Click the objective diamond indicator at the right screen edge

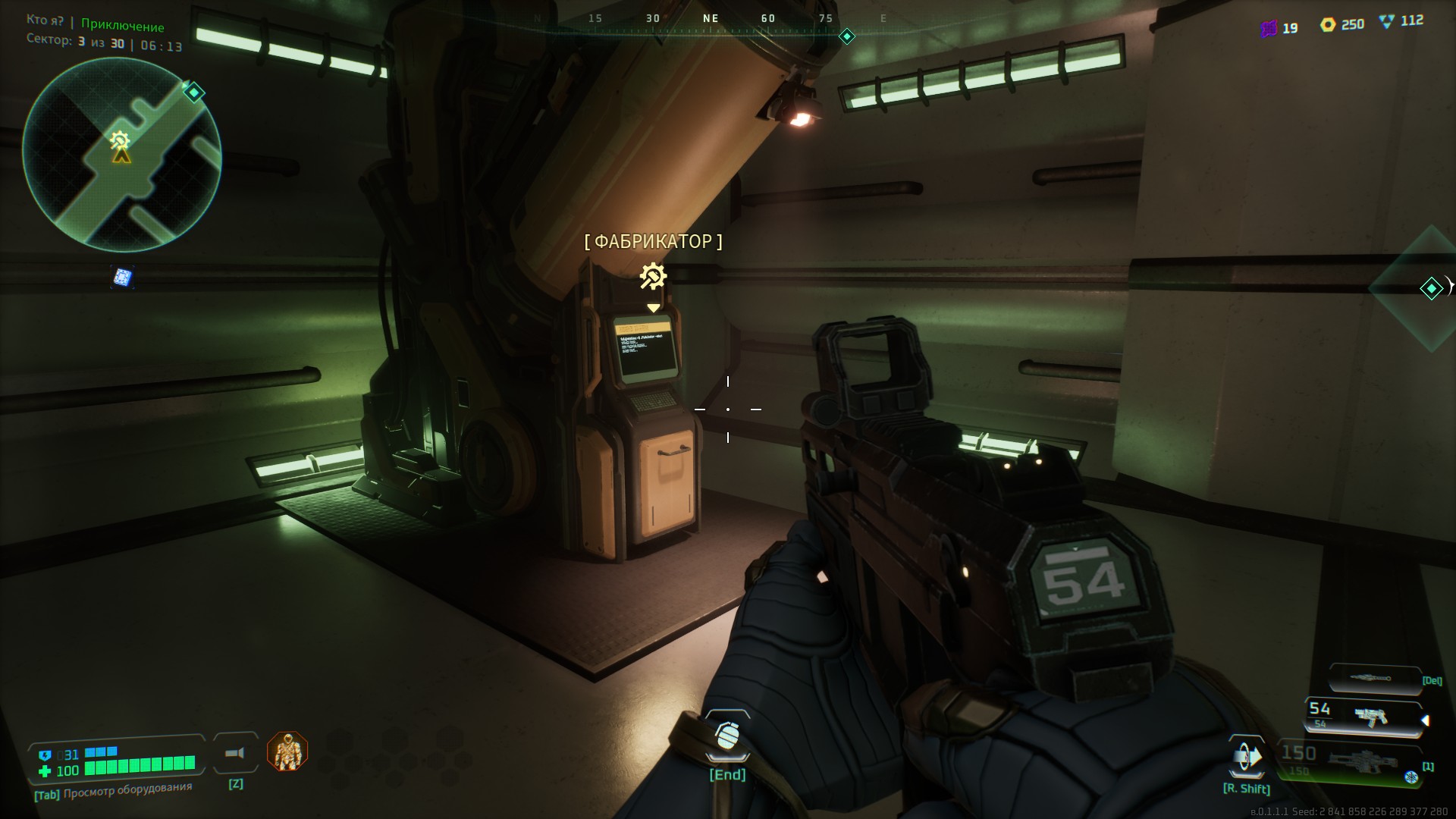point(1431,288)
